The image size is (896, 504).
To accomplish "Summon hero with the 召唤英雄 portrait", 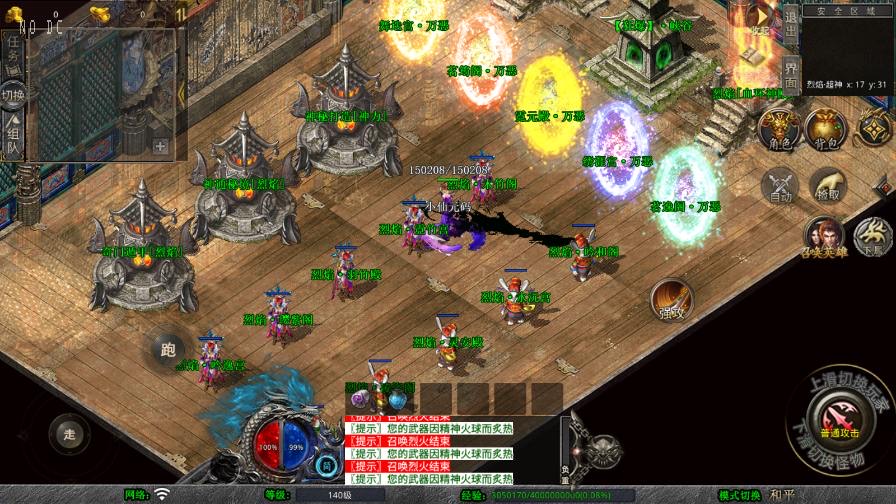I will point(824,236).
